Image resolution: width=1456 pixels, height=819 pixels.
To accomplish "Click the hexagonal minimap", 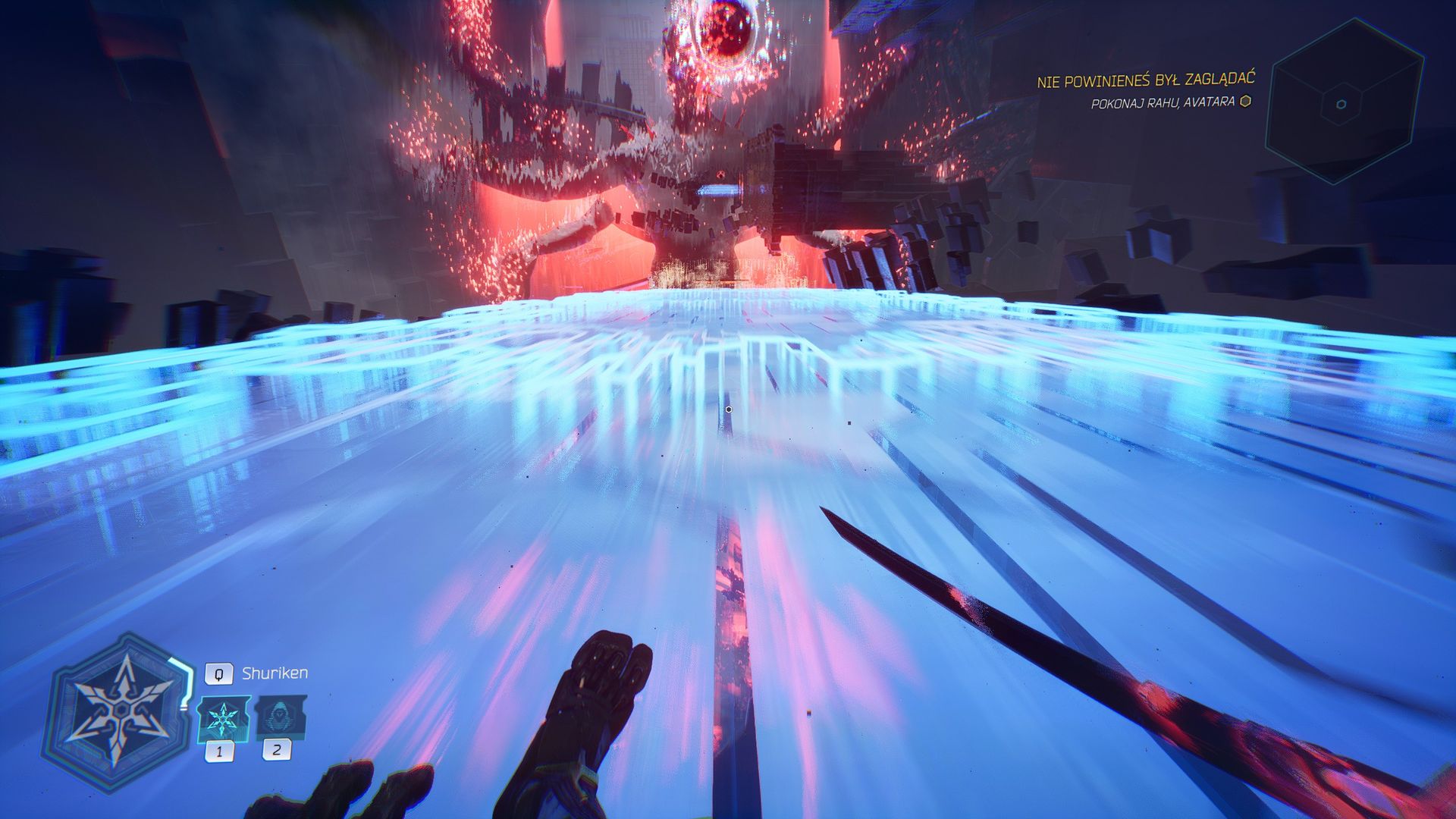I will point(1341,103).
